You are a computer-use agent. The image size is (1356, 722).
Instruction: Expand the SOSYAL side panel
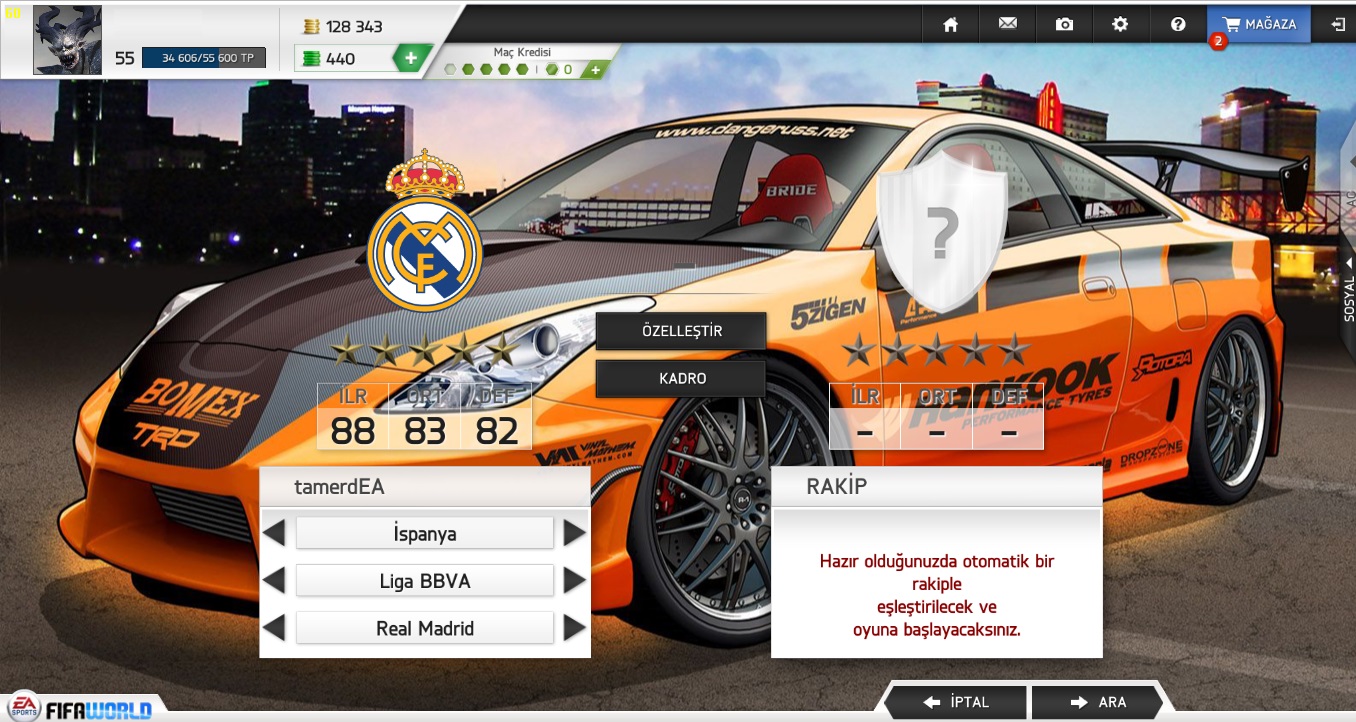point(1348,290)
